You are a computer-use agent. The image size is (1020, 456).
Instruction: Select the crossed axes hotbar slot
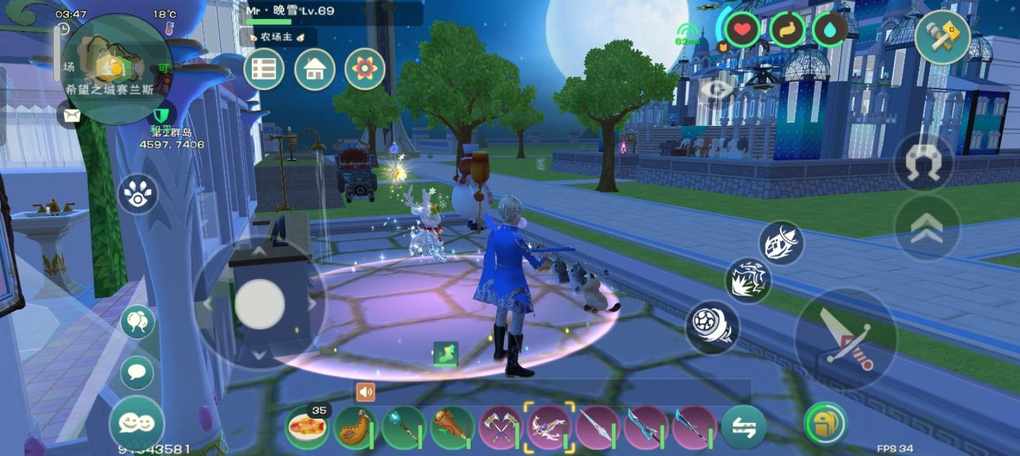click(501, 427)
